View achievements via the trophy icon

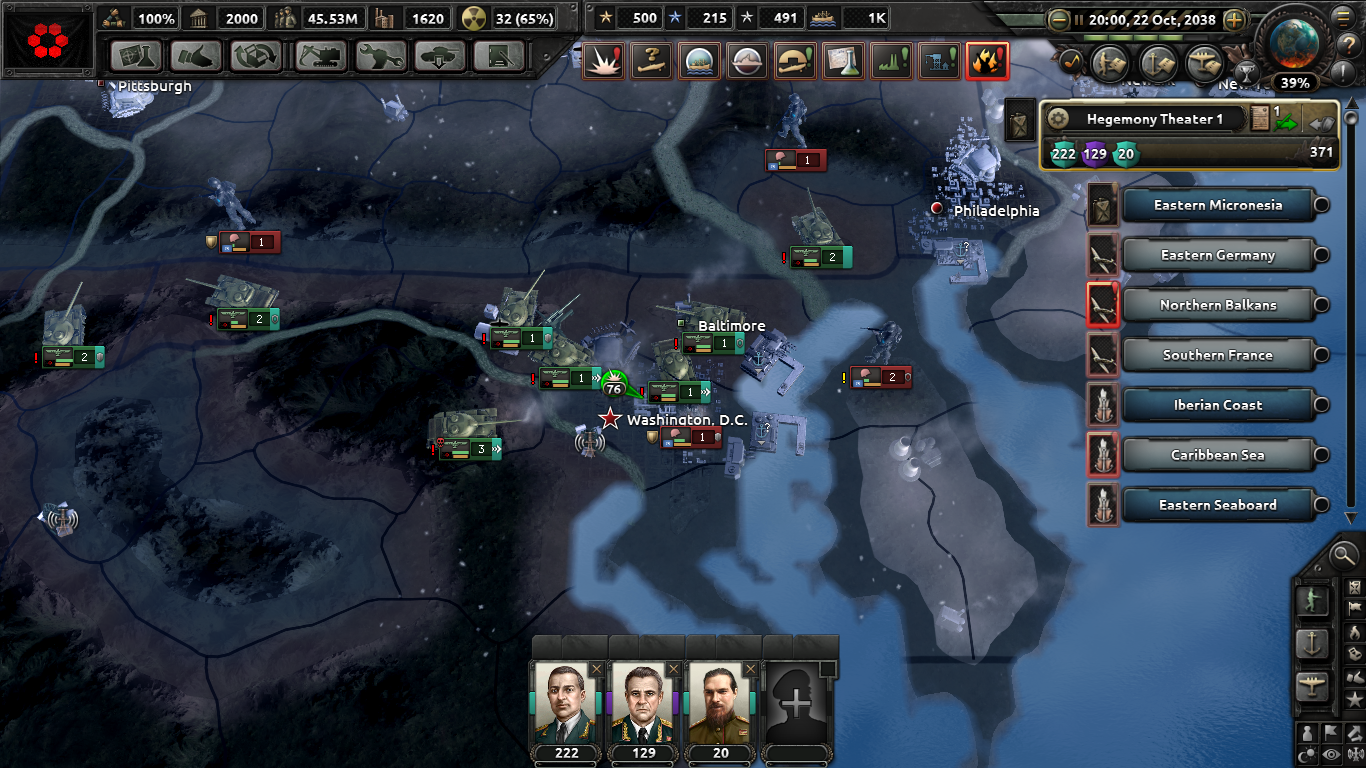click(1246, 74)
